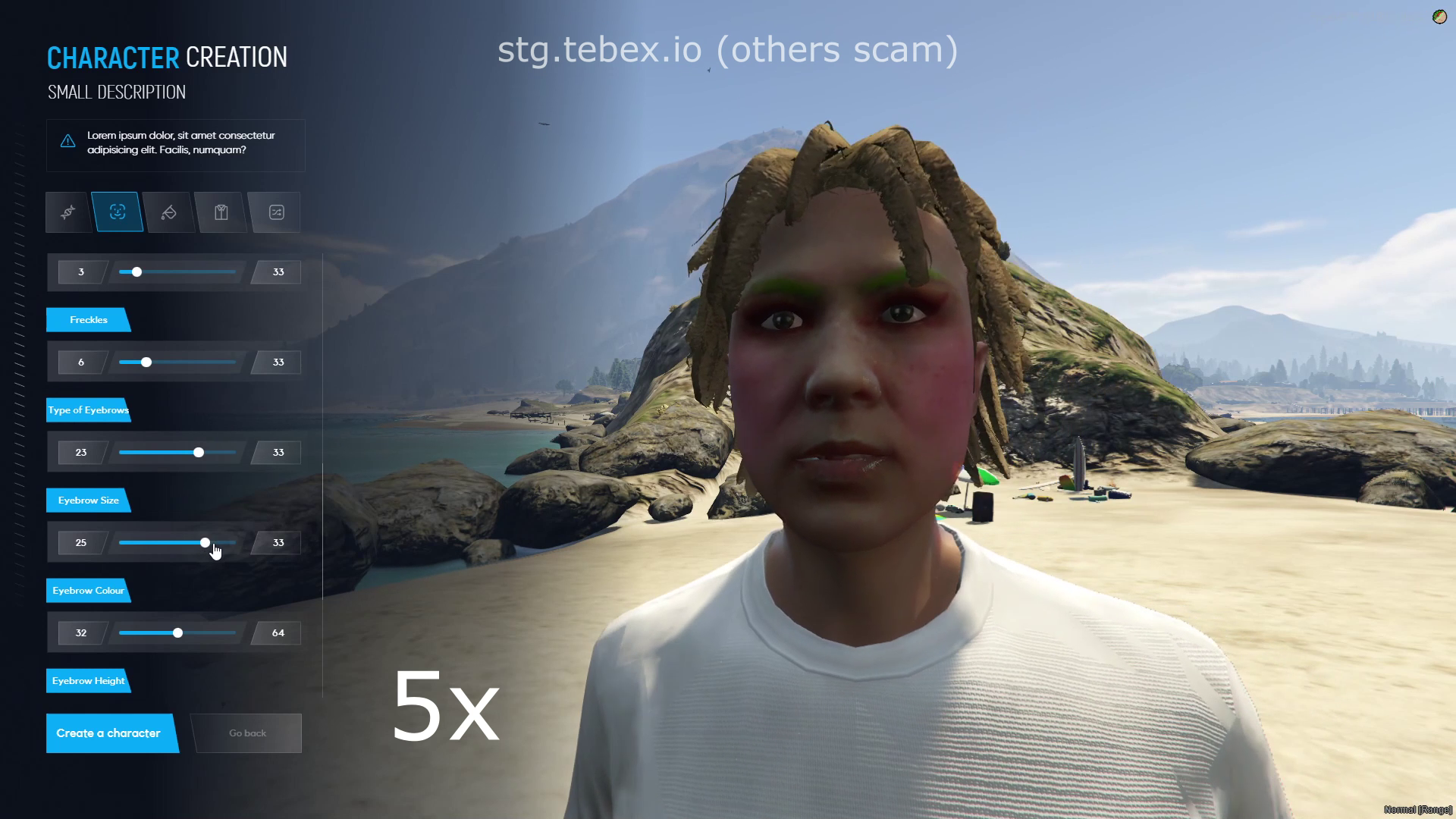This screenshot has height=819, width=1456.
Task: Select the Eyebrow Size label
Action: (88, 500)
